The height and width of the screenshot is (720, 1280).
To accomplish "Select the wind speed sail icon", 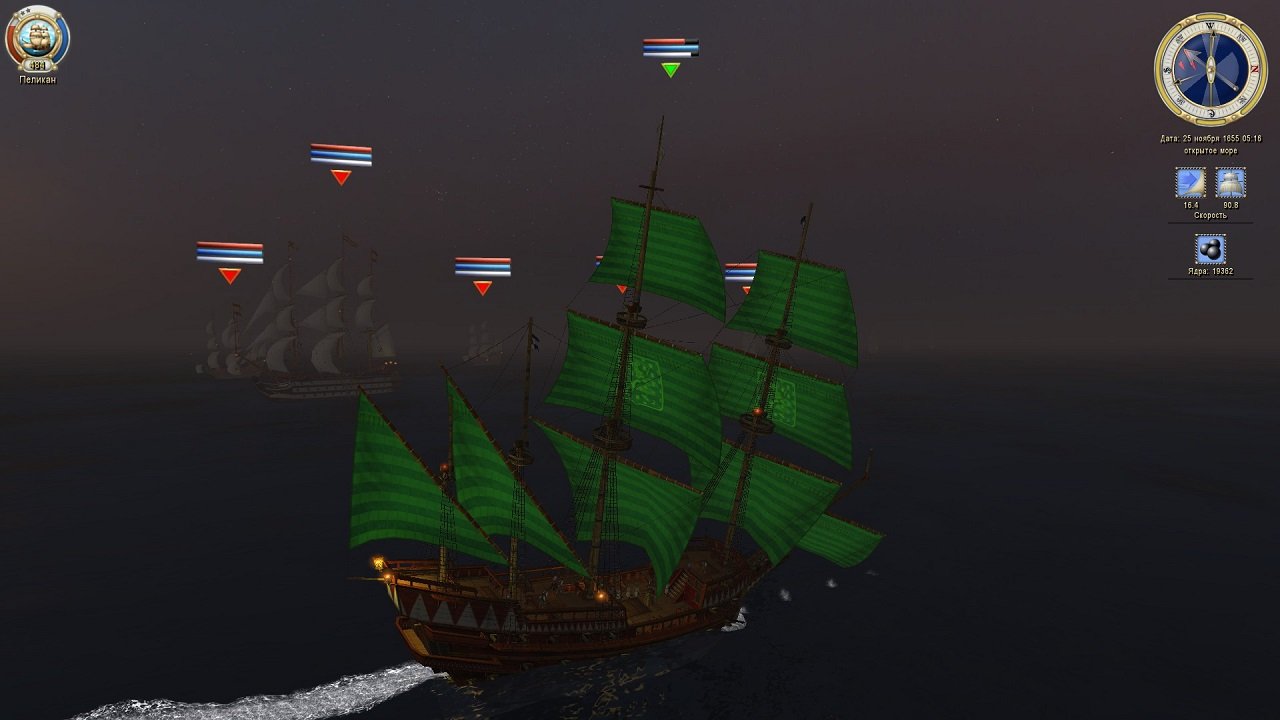I will click(x=1190, y=183).
